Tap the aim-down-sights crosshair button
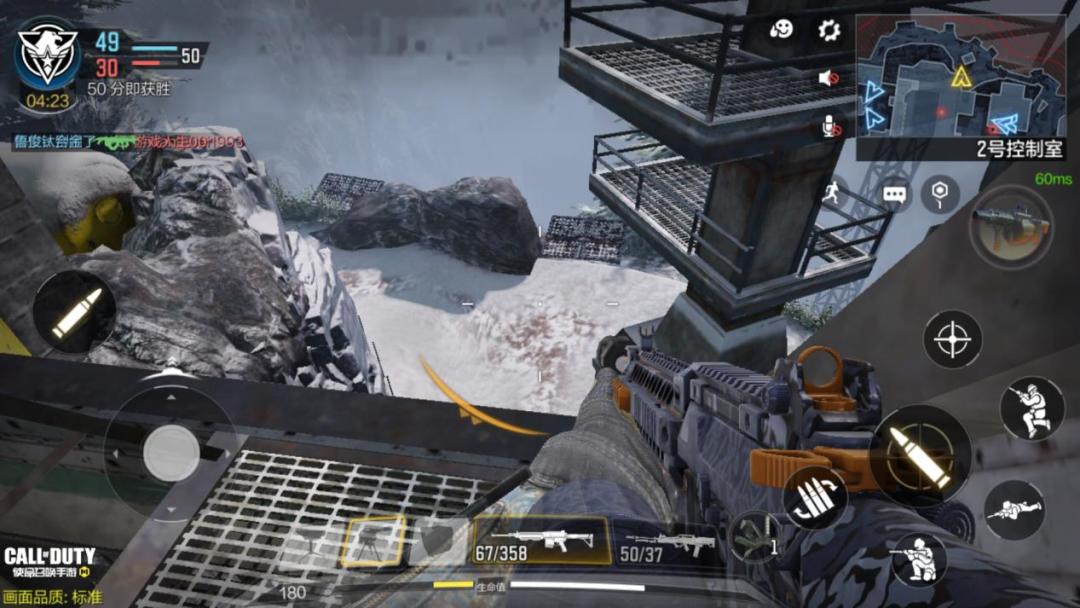The image size is (1080, 608). click(952, 339)
